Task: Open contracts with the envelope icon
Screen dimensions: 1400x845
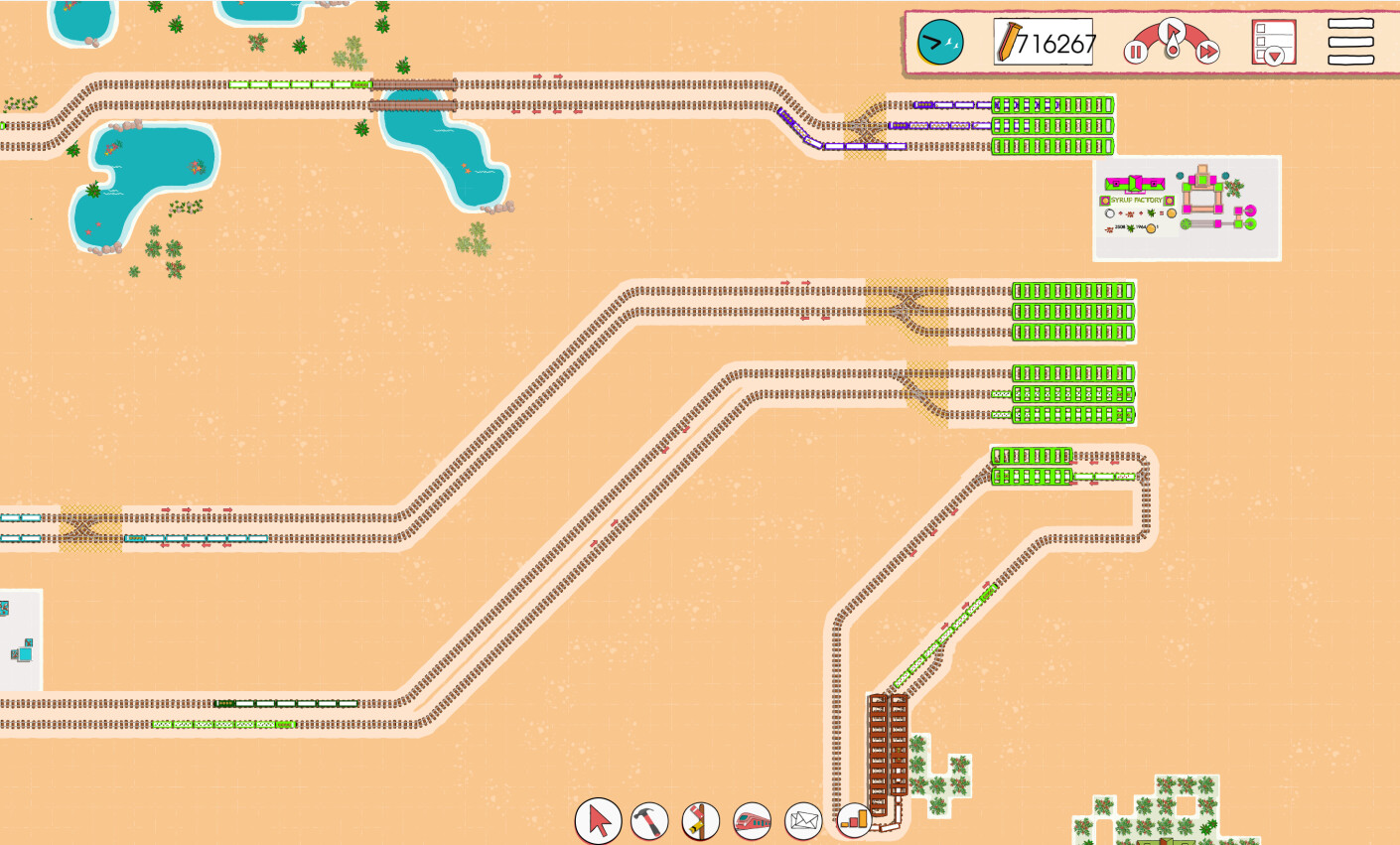Action: click(803, 821)
